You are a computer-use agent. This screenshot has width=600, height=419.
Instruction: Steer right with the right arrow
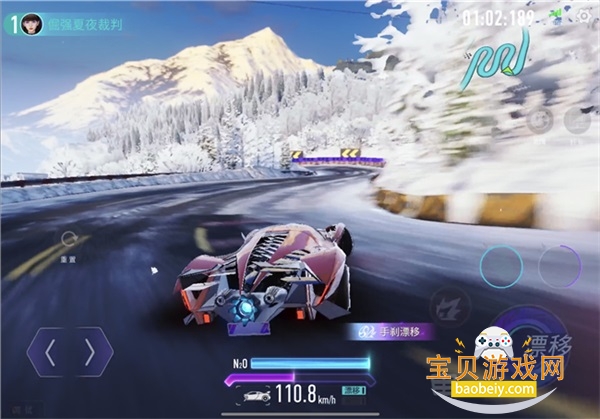[x=90, y=351]
